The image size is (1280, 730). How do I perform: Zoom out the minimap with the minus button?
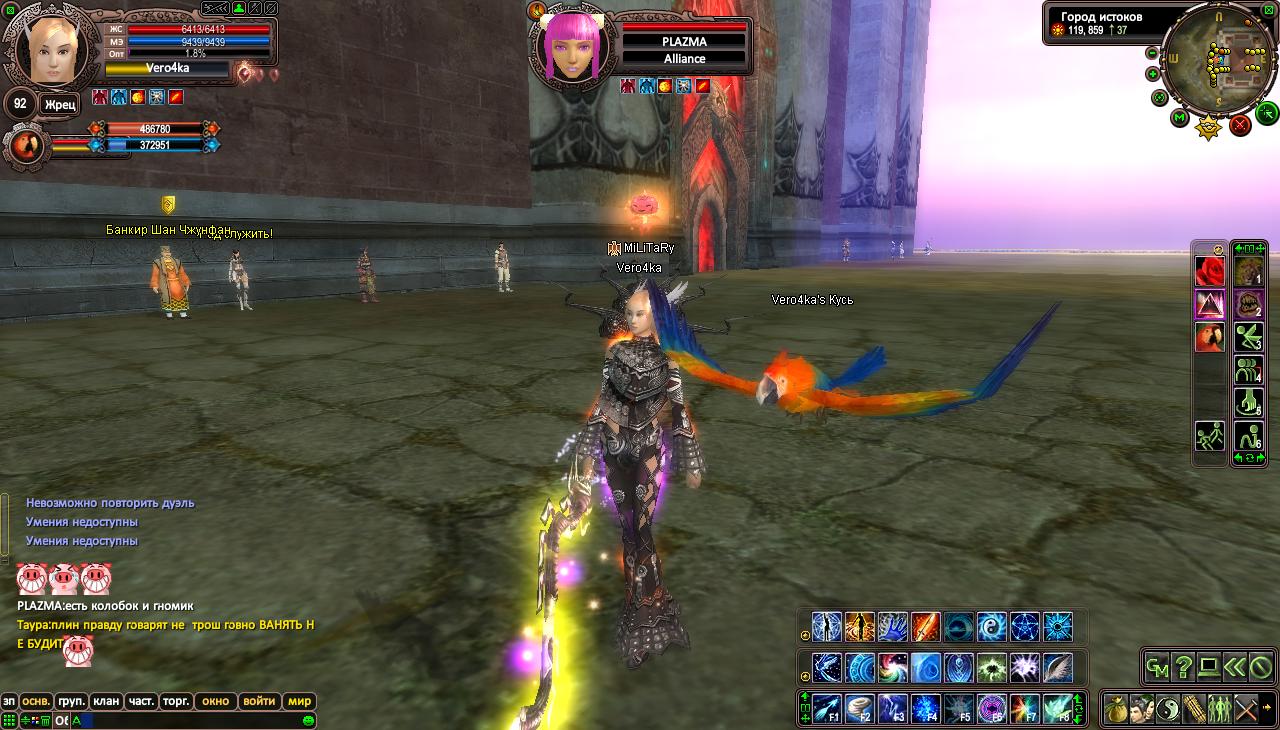[x=1152, y=53]
